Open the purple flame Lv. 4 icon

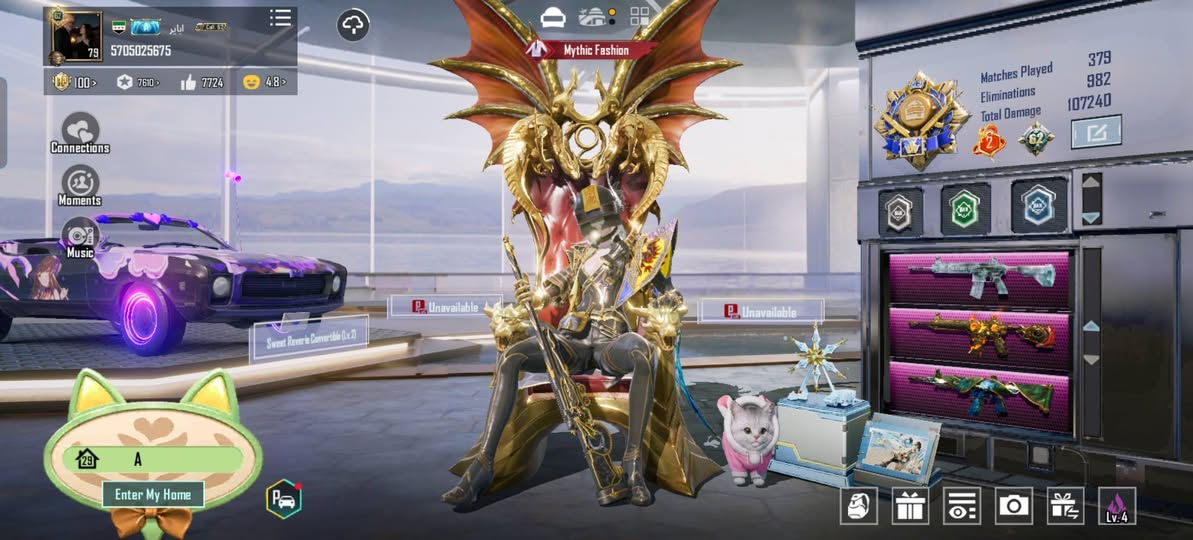pos(1117,506)
